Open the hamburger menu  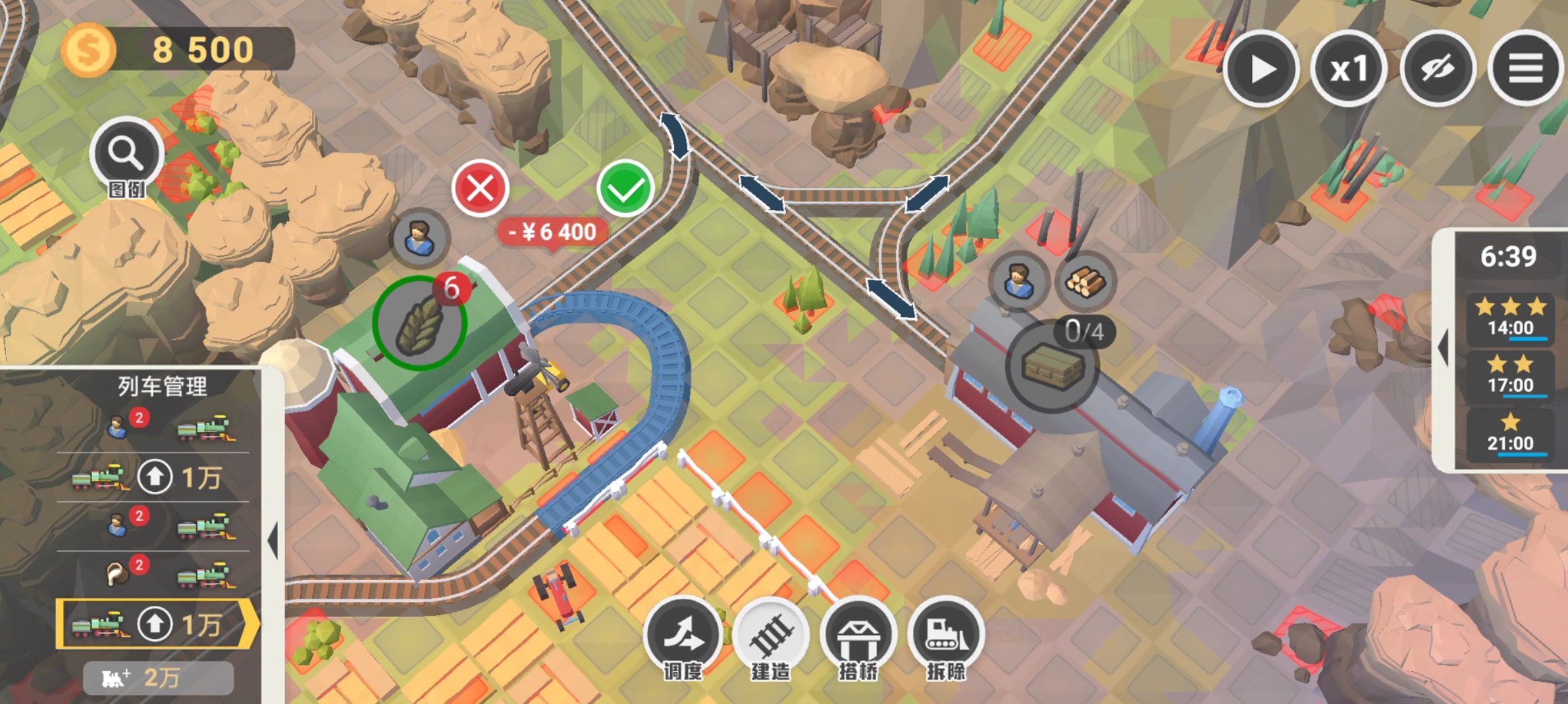1525,69
